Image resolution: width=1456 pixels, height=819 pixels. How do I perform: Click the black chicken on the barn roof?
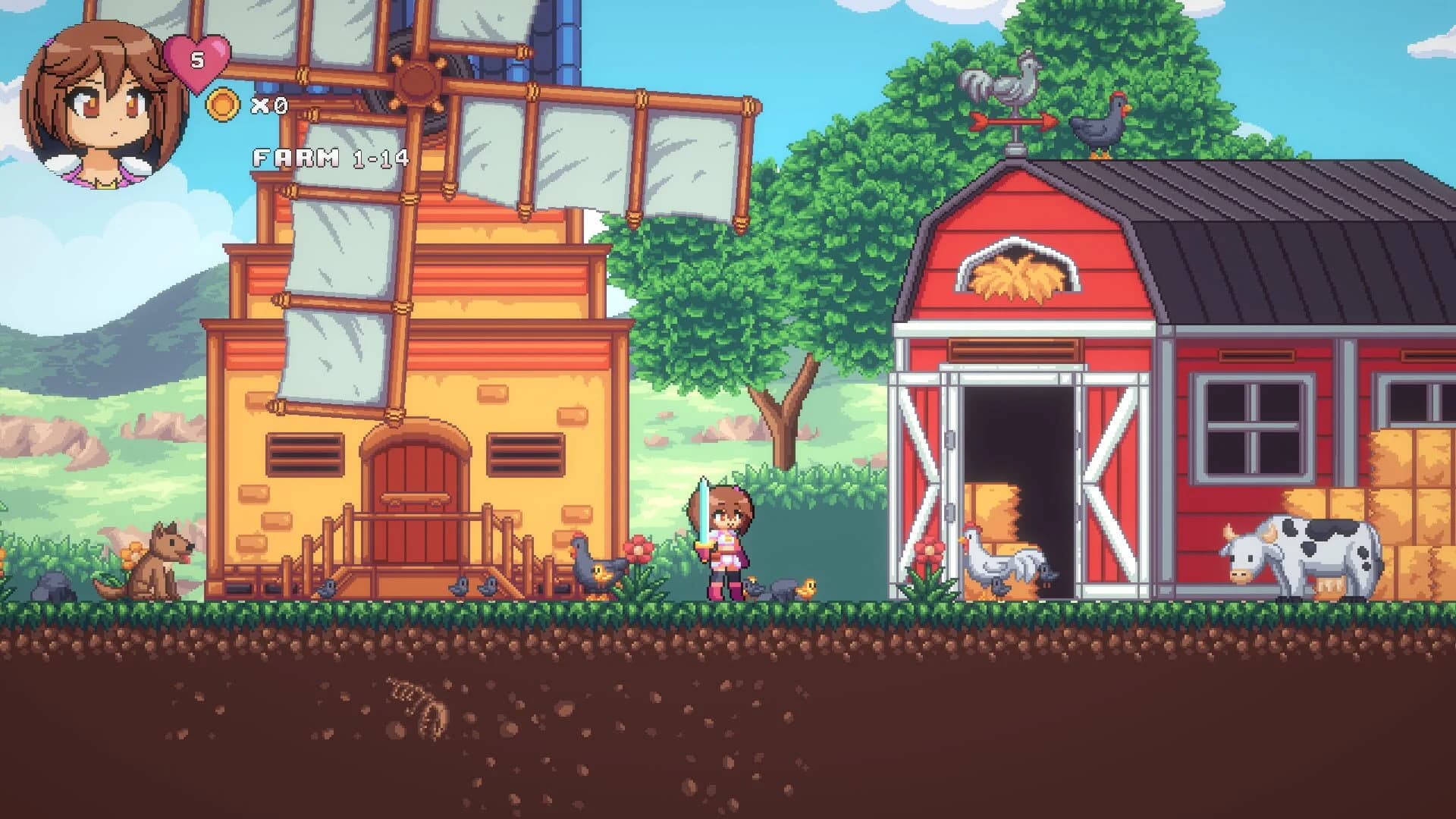click(x=1099, y=125)
